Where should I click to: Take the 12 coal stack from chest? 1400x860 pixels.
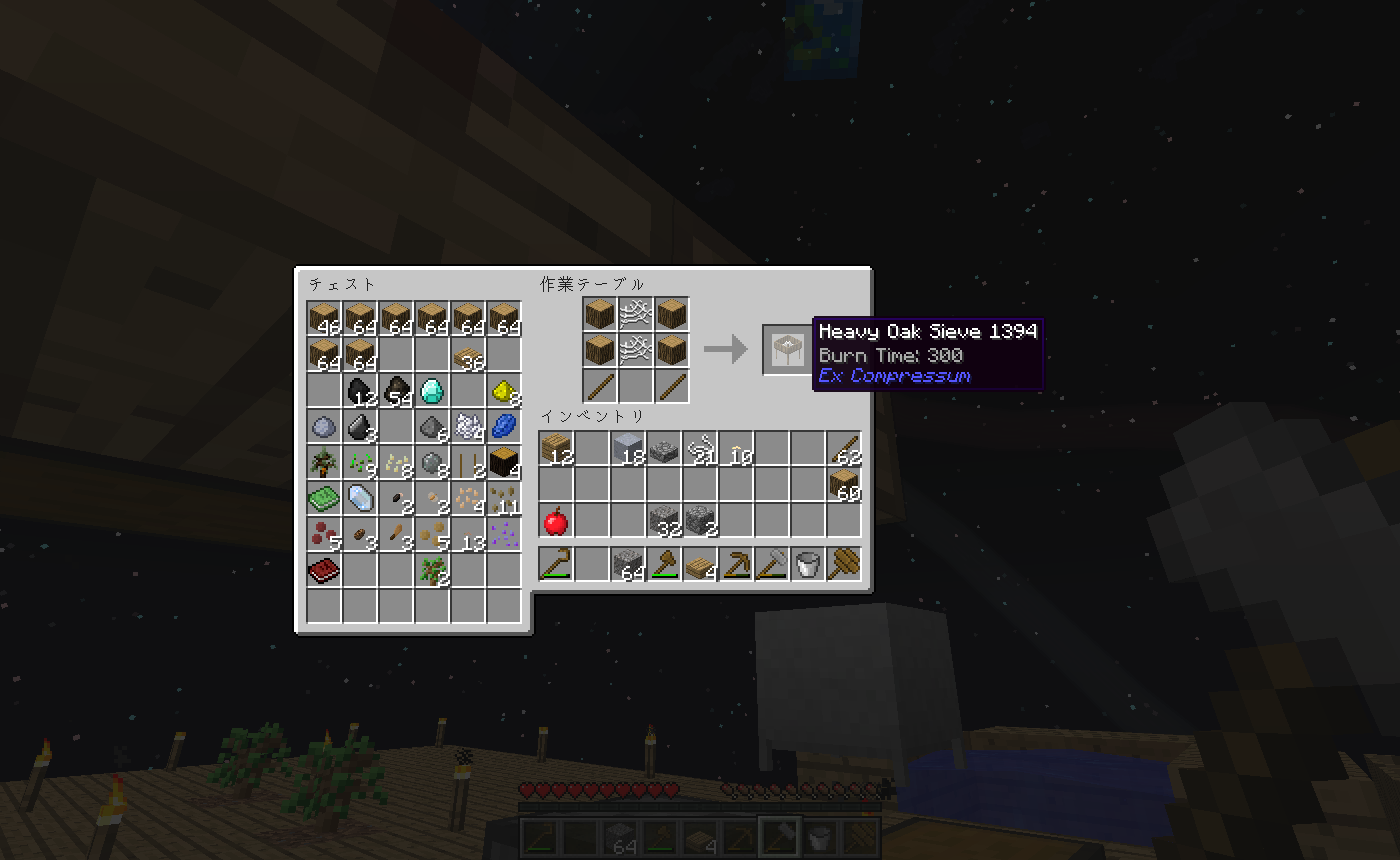pos(360,391)
